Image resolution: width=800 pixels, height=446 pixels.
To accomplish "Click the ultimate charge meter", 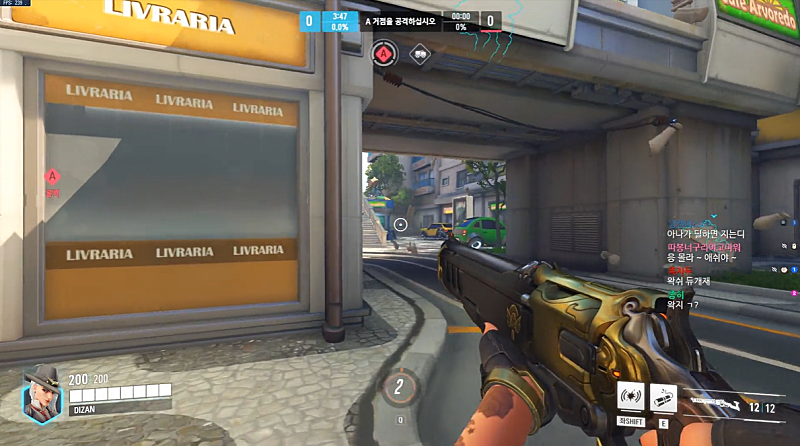I will [400, 387].
